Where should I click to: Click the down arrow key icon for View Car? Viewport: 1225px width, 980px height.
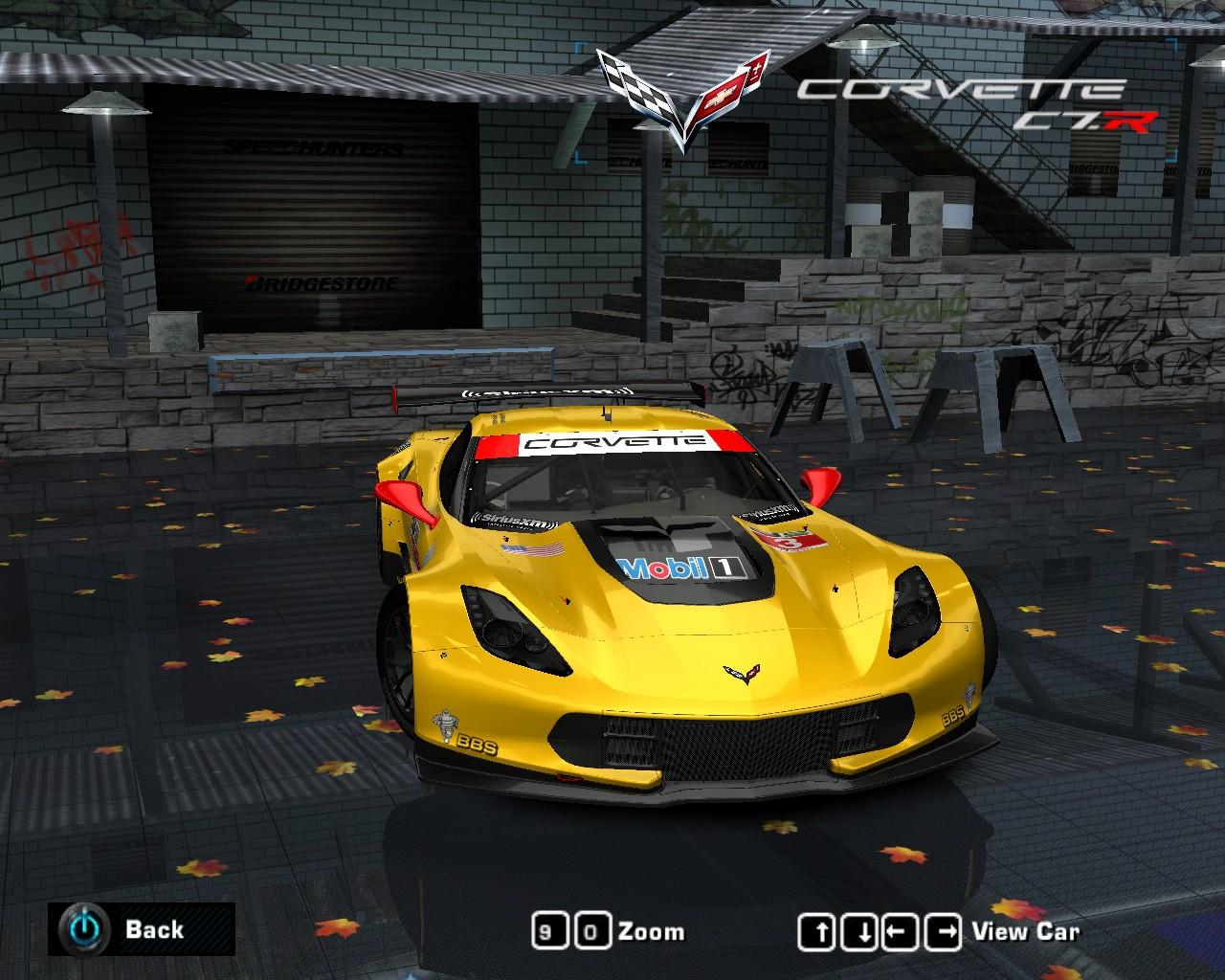(858, 929)
